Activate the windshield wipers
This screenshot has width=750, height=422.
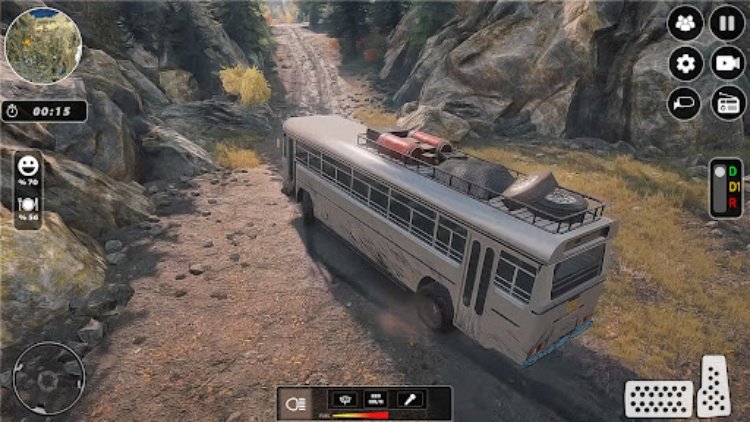click(343, 399)
